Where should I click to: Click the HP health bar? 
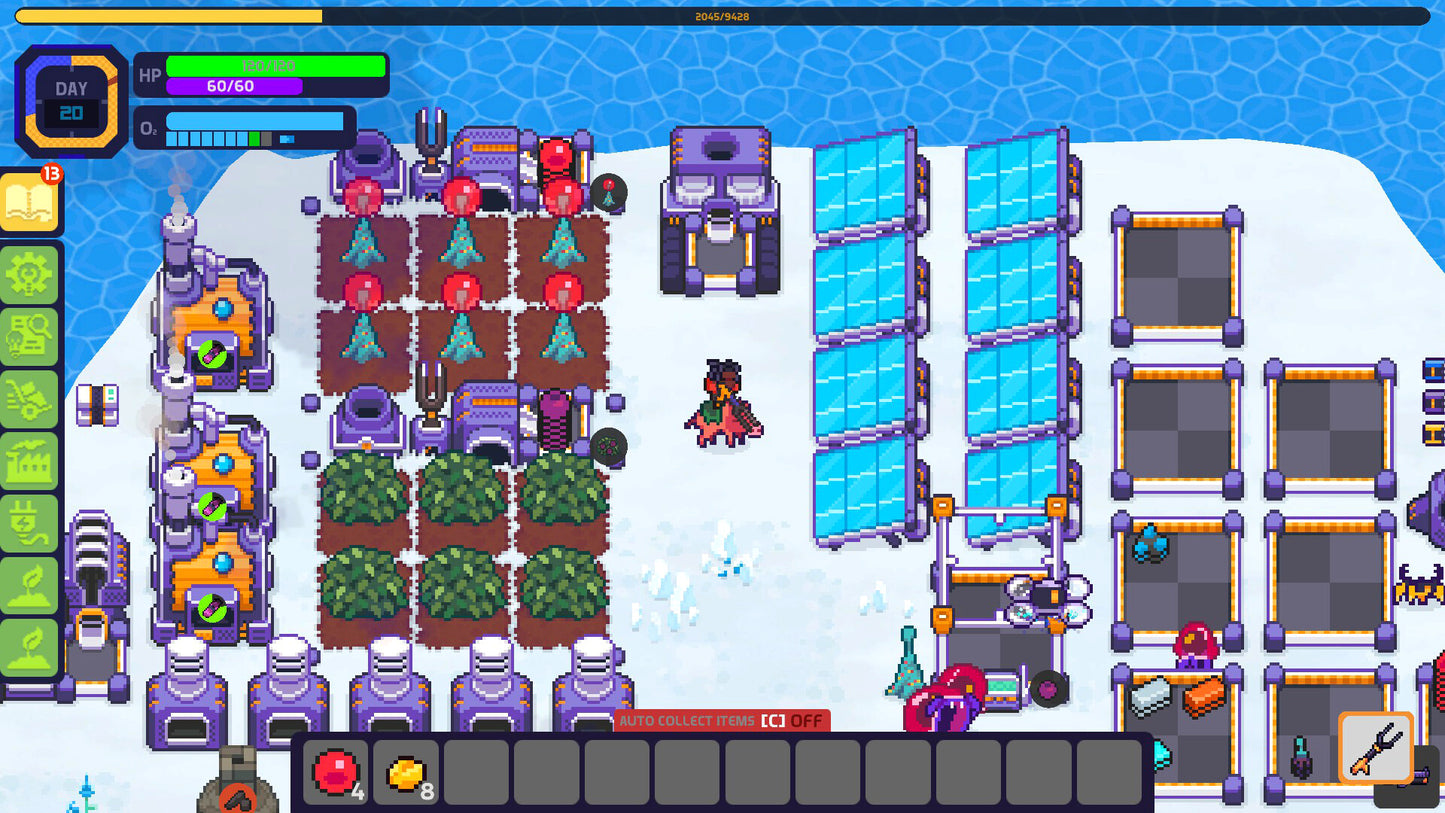pos(277,65)
